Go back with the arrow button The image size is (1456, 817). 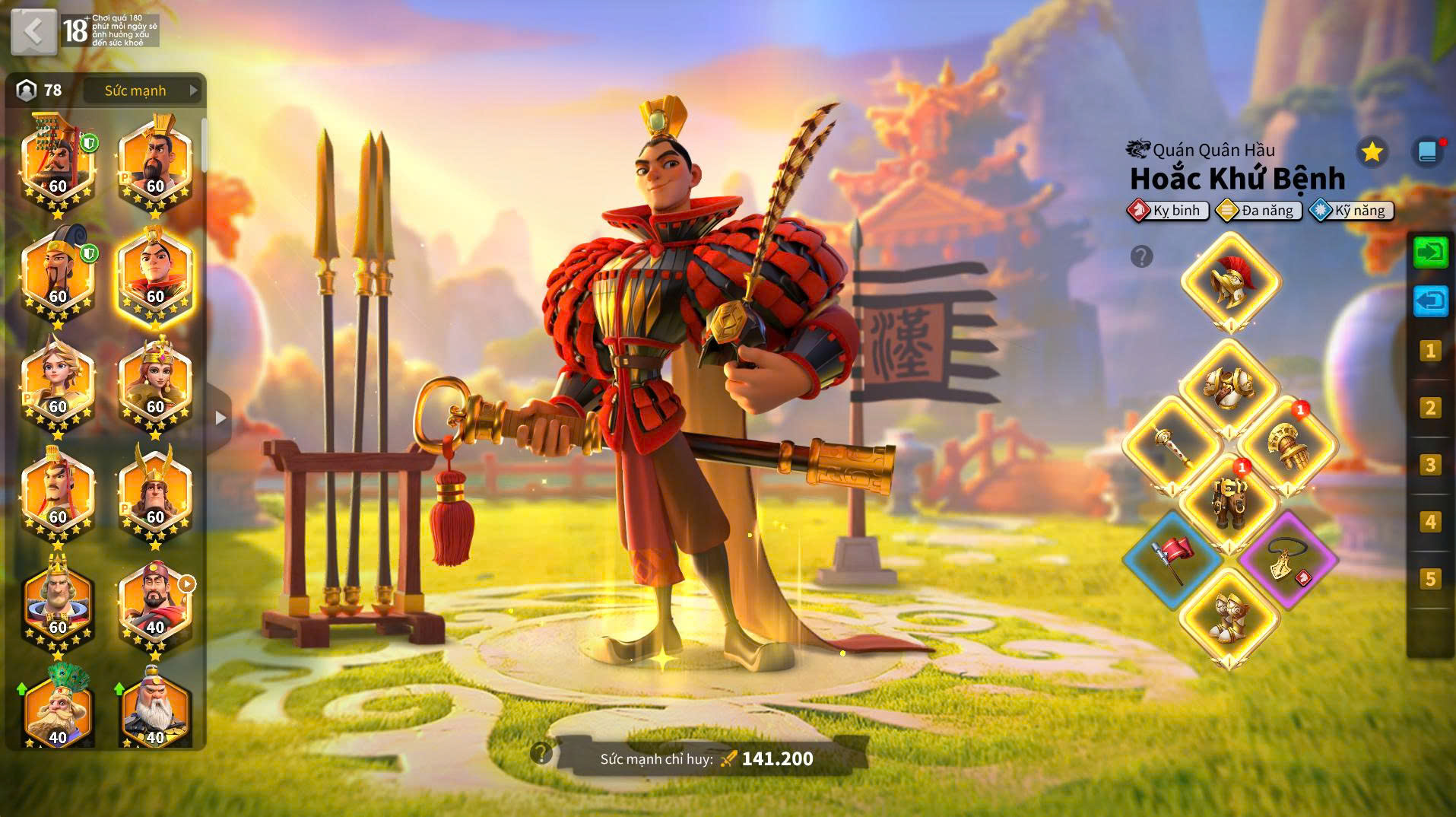[x=34, y=32]
